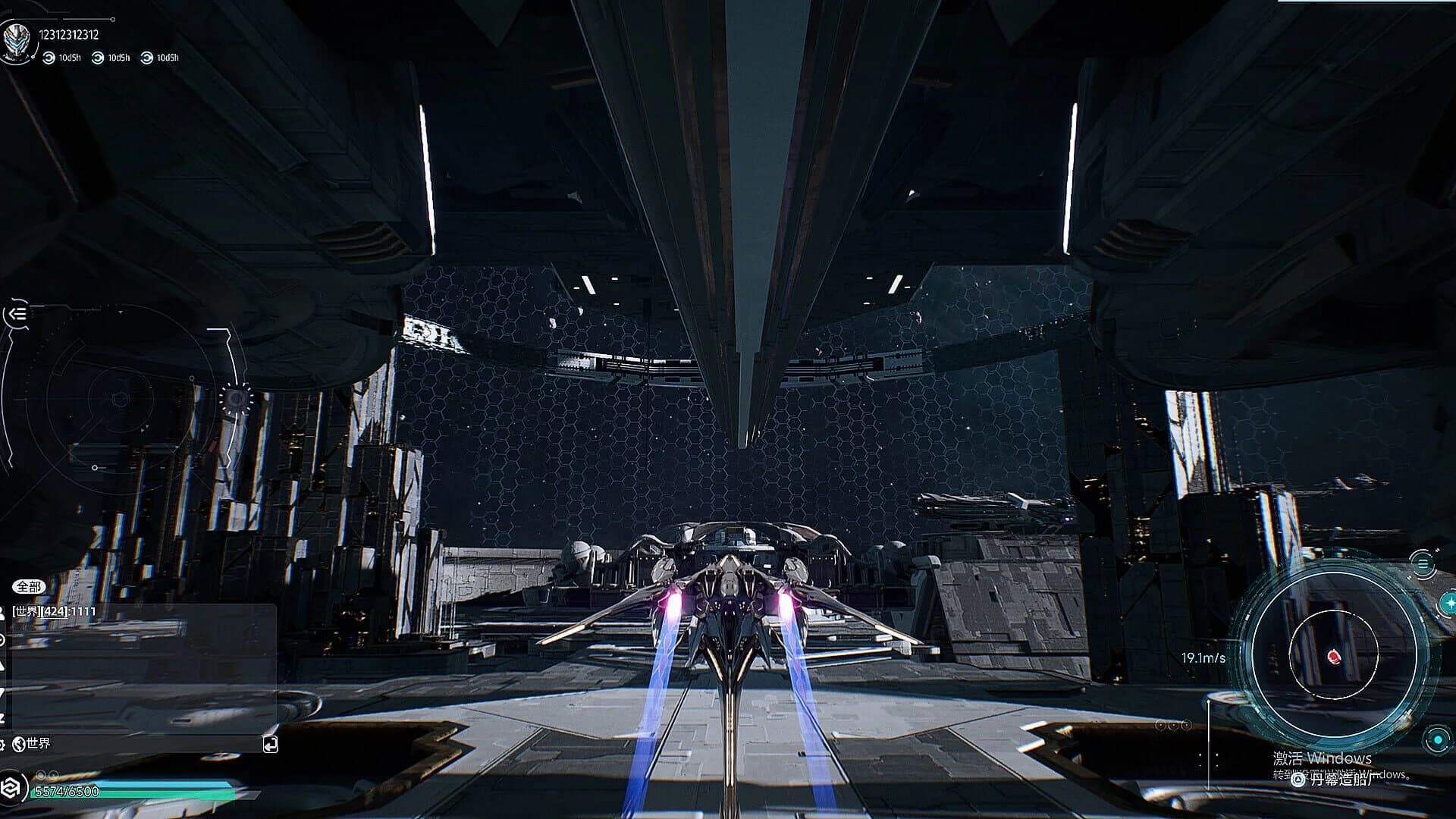Click the hexagon ship emblem icon
This screenshot has width=1456, height=819.
(x=13, y=787)
